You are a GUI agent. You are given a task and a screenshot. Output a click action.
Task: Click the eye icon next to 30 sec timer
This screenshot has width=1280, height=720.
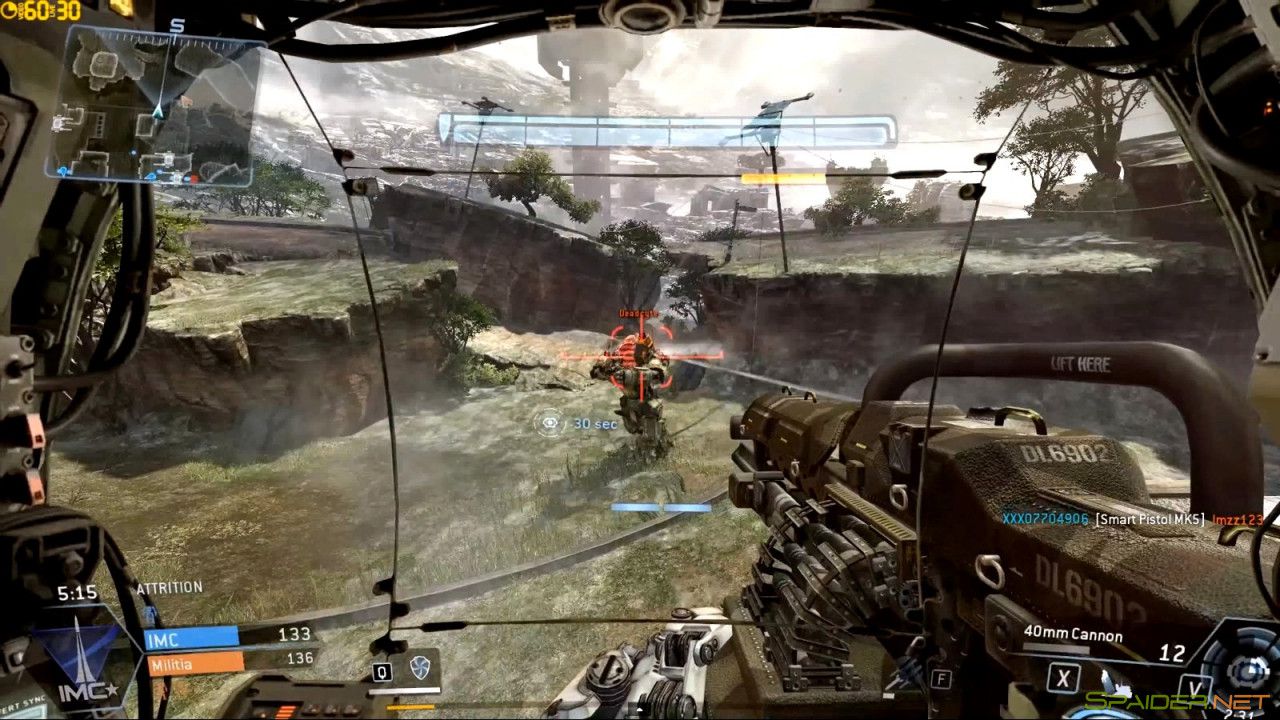tap(549, 423)
